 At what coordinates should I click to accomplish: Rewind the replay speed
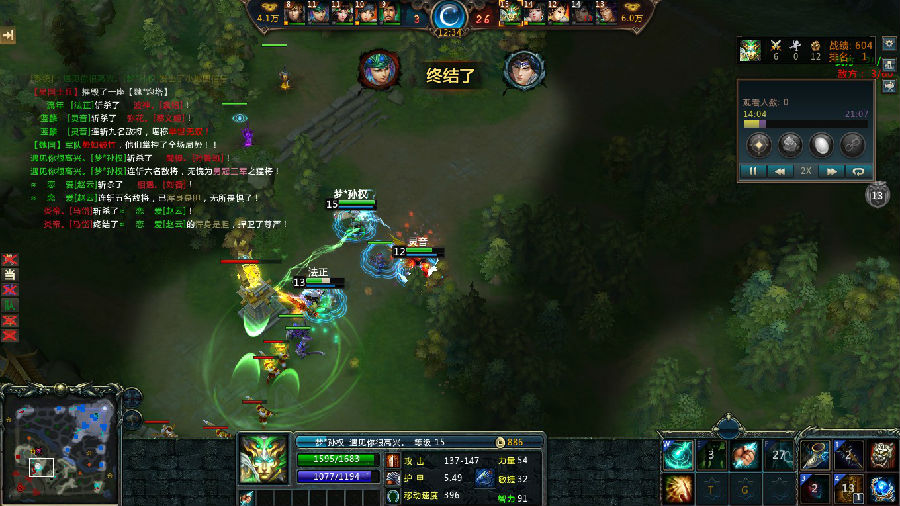pos(778,171)
